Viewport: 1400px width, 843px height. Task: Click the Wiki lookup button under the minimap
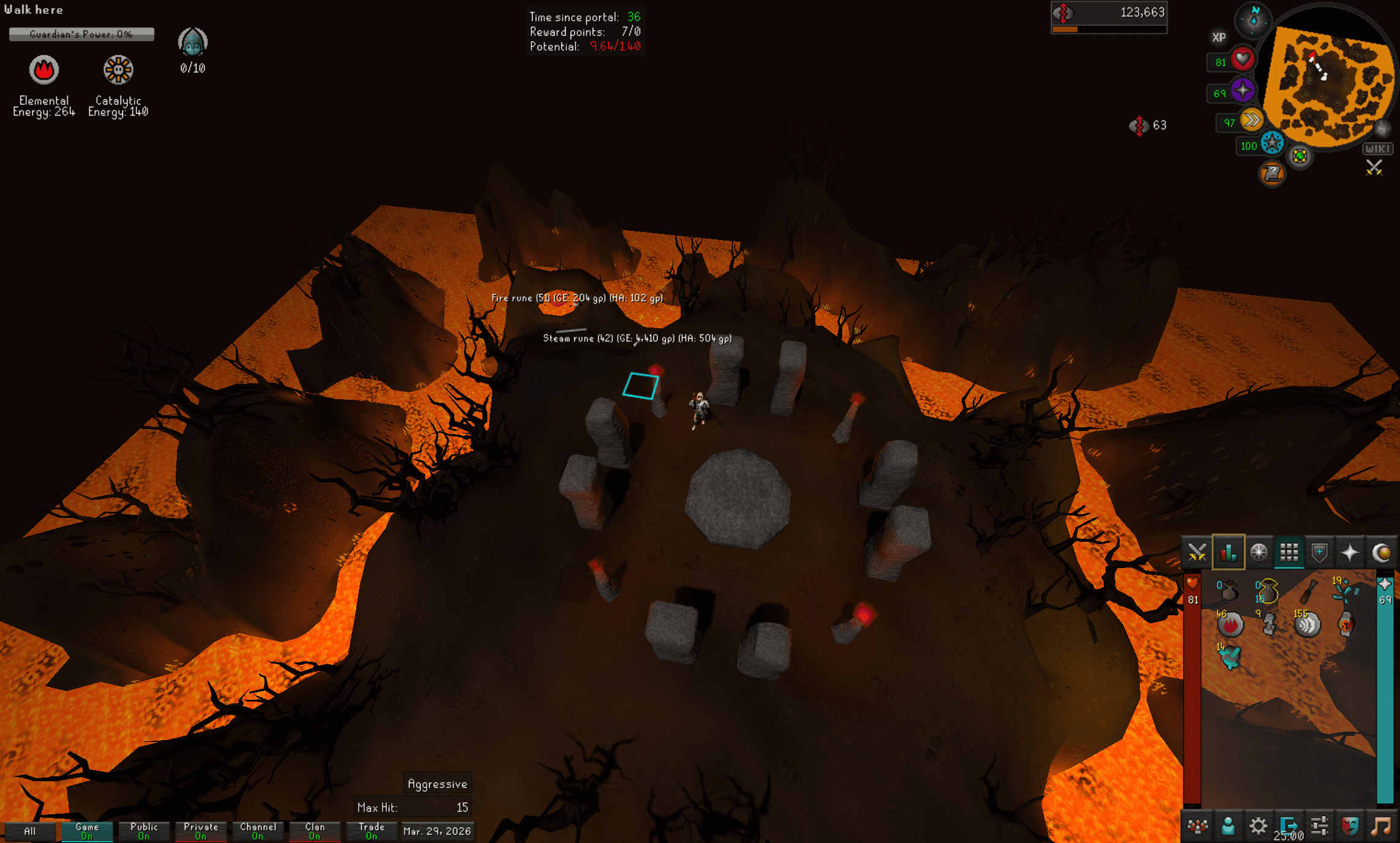point(1379,148)
